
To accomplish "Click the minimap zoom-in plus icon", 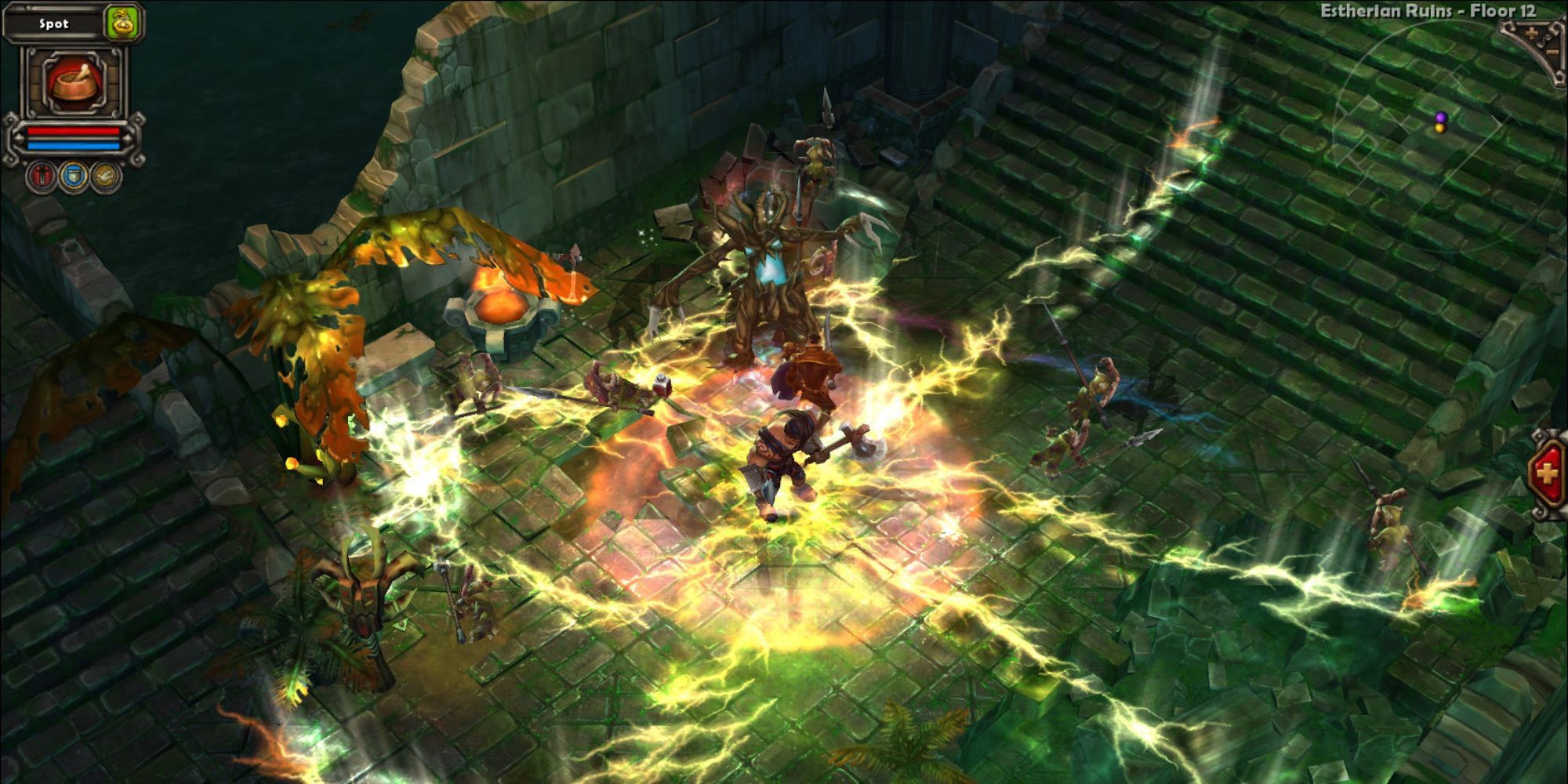I will [1532, 32].
